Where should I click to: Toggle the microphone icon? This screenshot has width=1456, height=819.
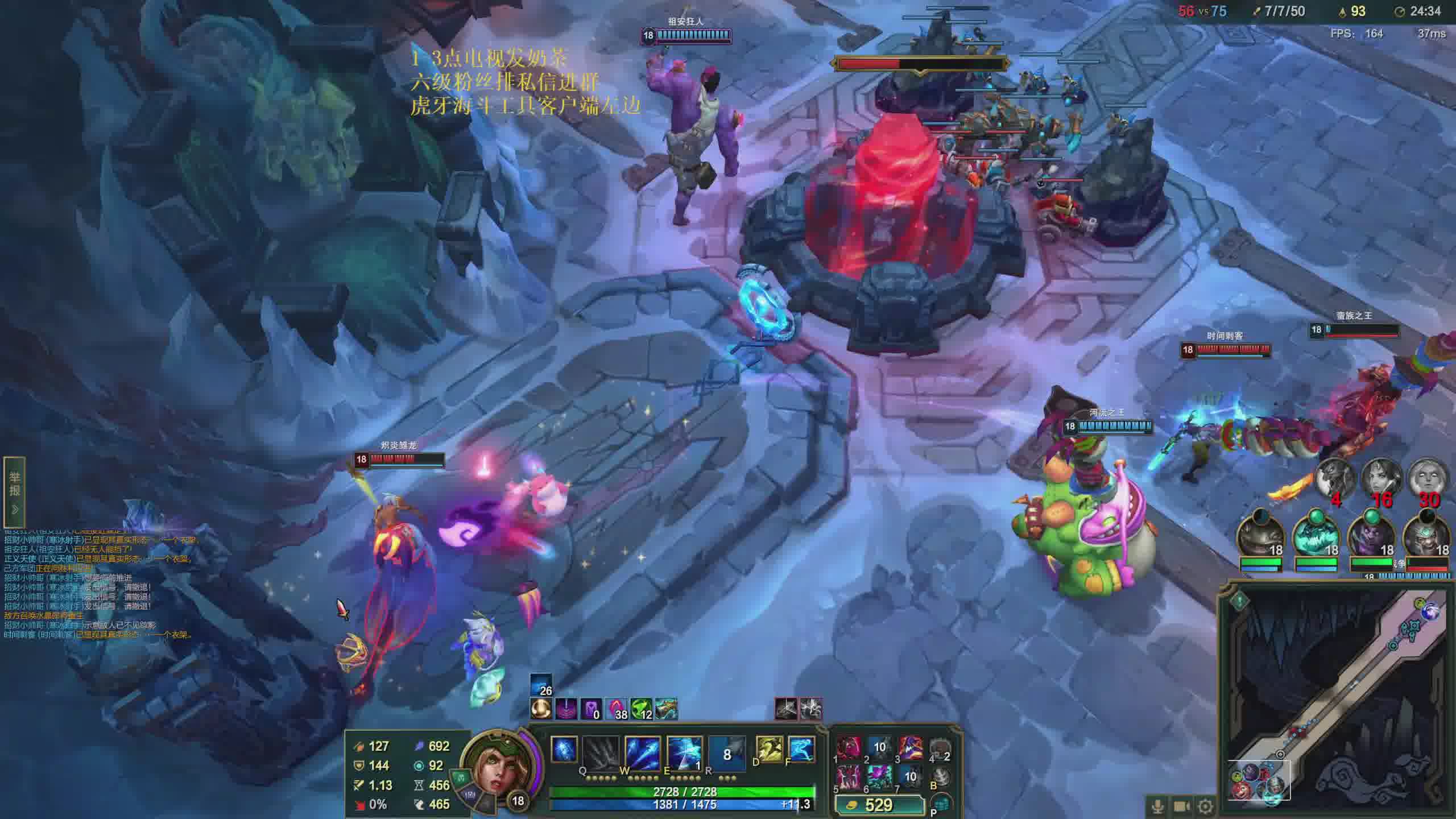coord(1157,806)
